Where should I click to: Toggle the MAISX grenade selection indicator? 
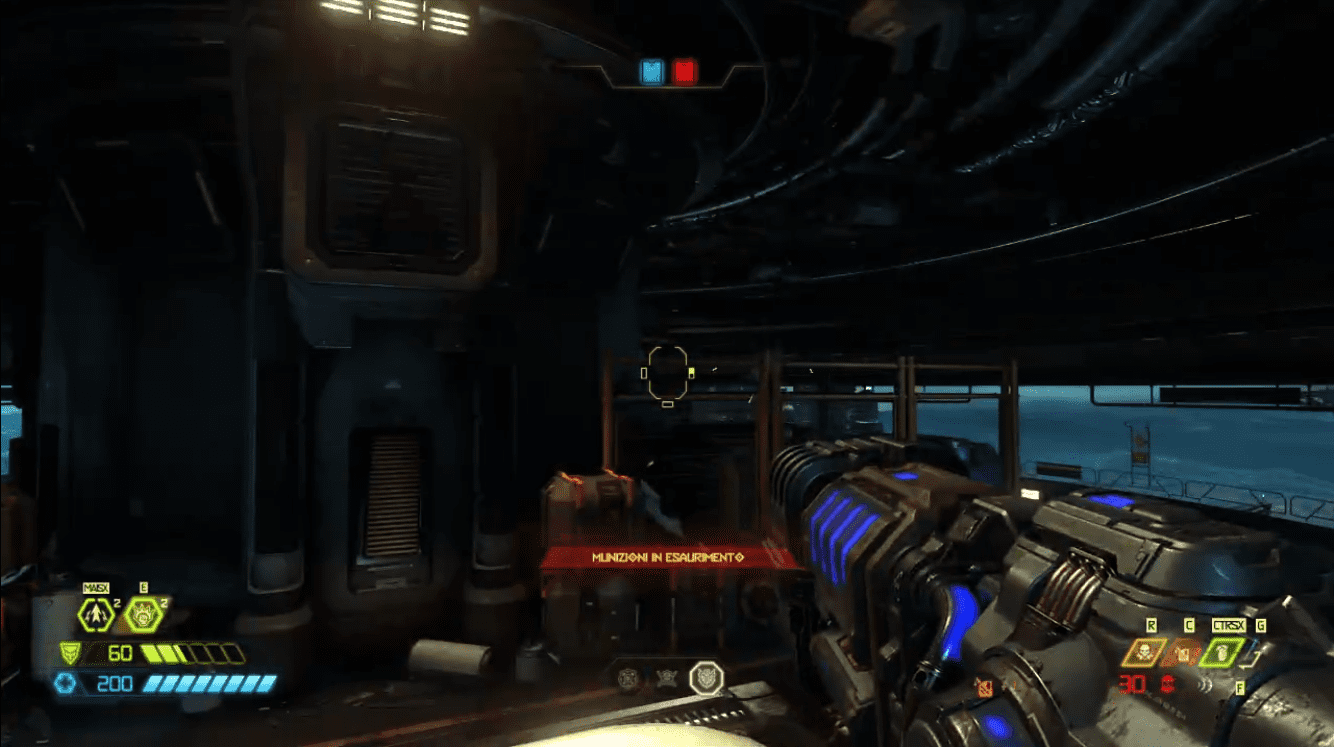[97, 587]
